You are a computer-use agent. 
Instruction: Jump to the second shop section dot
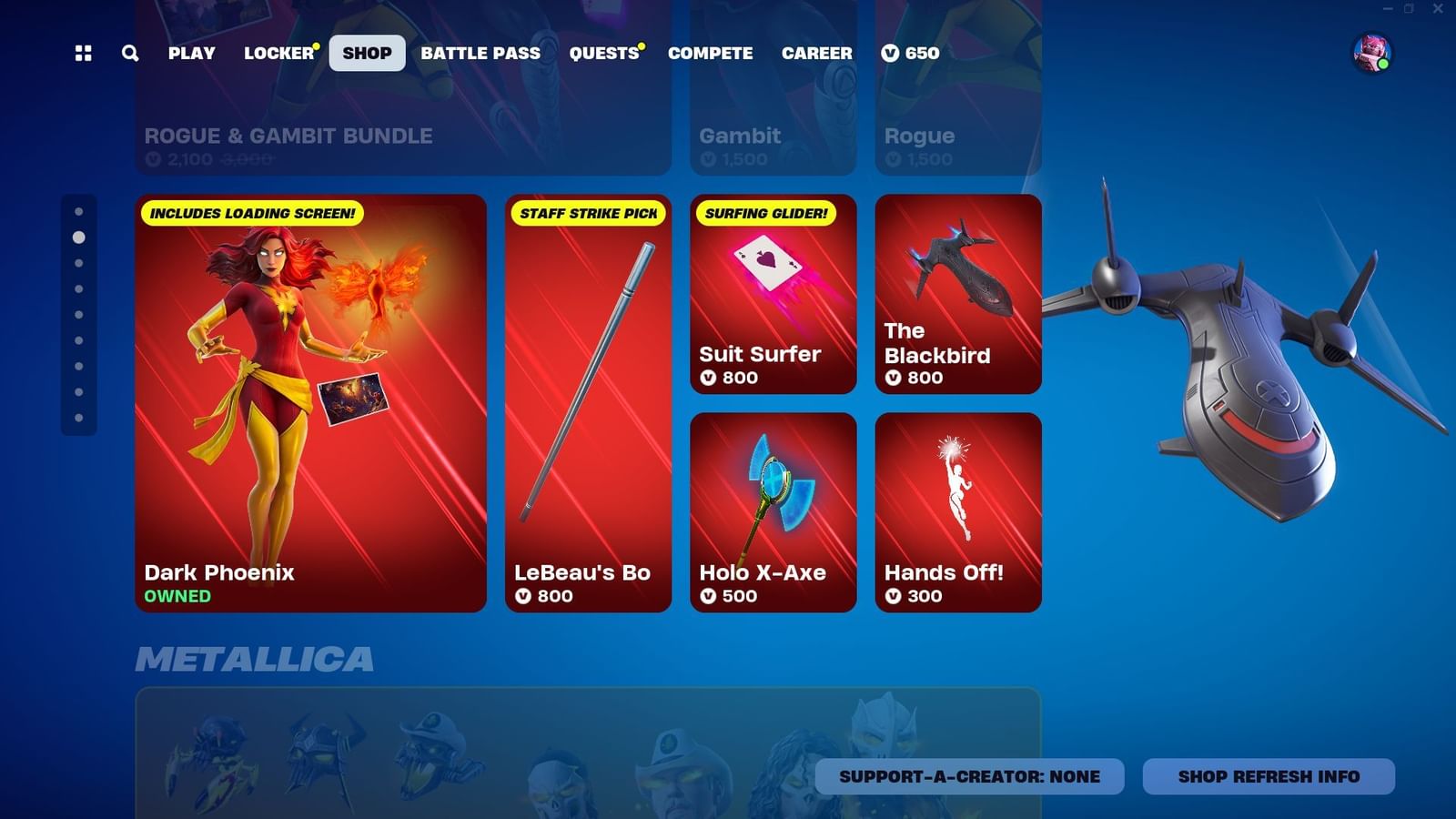point(78,238)
